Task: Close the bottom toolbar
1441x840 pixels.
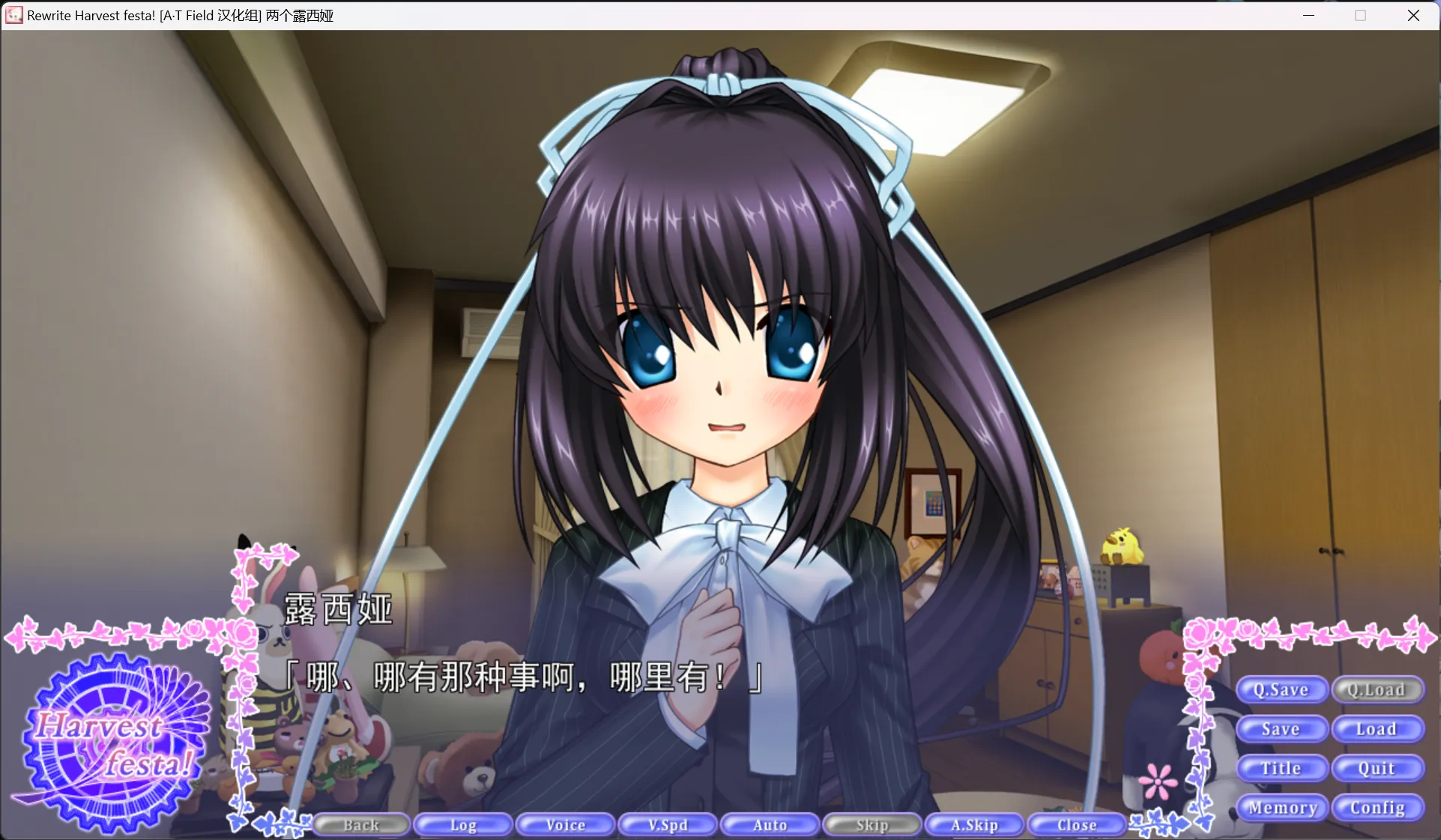Action: tap(1076, 824)
